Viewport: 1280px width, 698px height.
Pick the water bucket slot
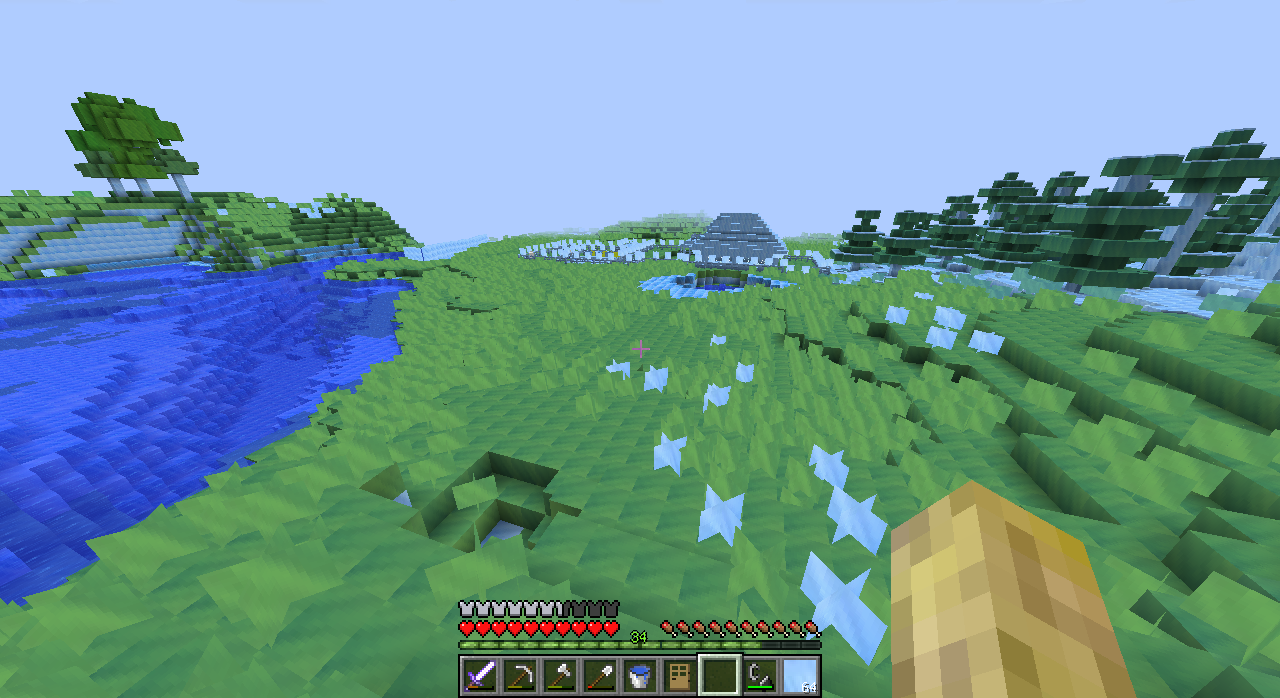click(640, 675)
